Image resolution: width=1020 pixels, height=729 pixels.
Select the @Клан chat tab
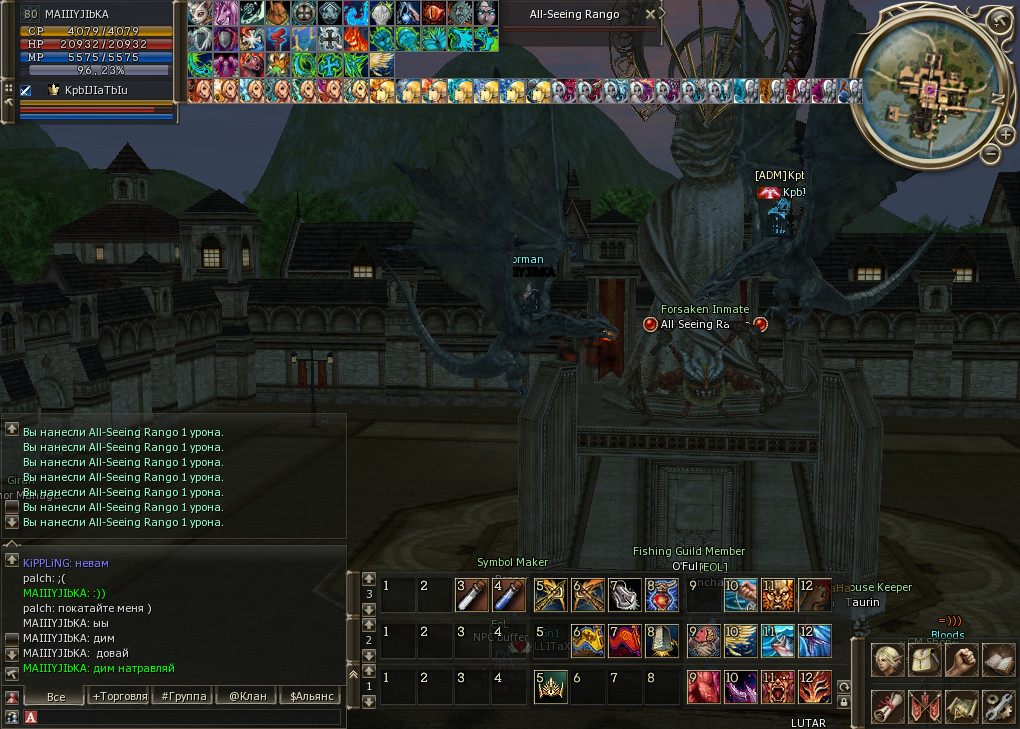[x=247, y=696]
